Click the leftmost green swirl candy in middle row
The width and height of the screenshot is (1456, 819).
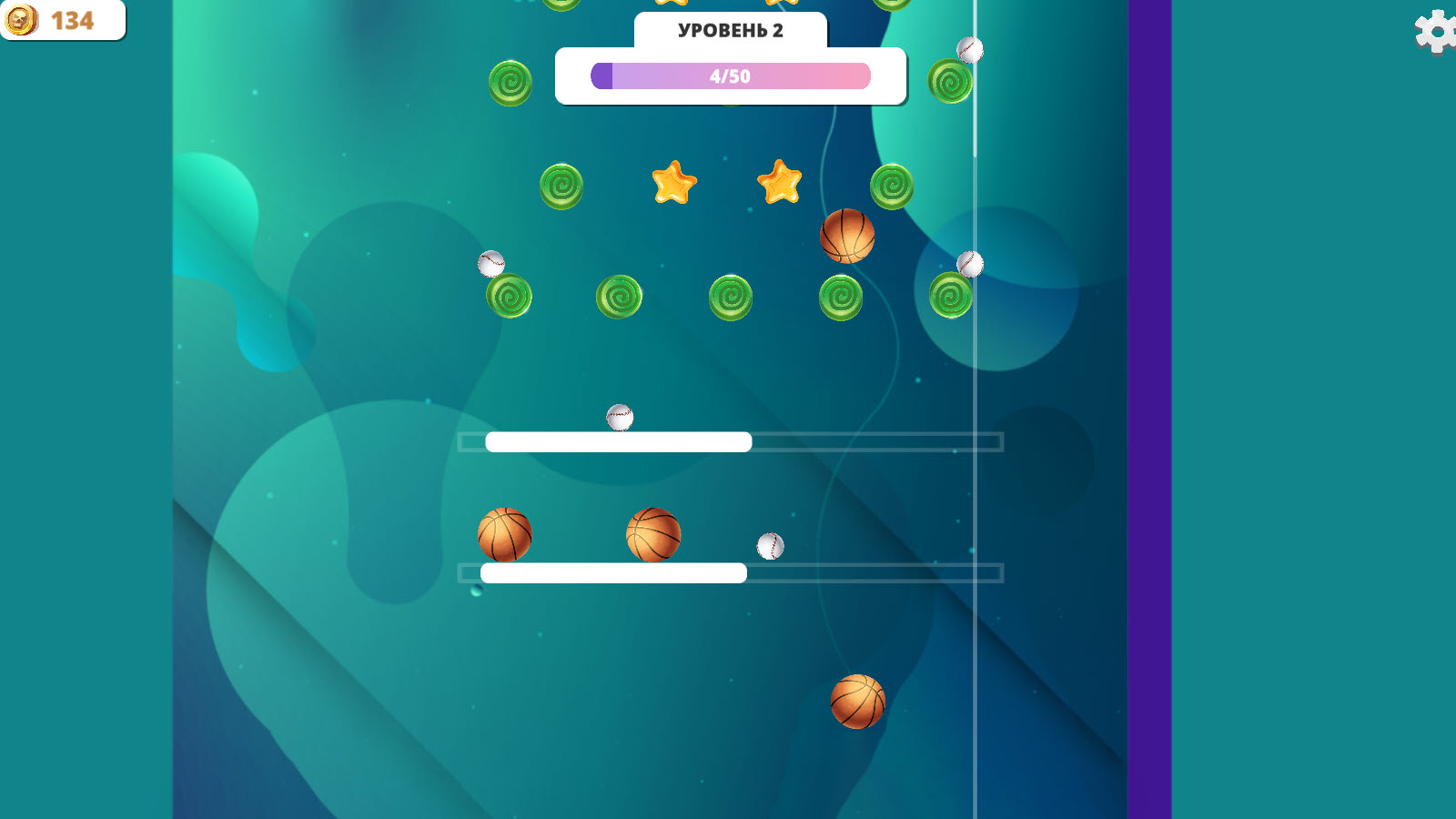pyautogui.click(x=511, y=294)
